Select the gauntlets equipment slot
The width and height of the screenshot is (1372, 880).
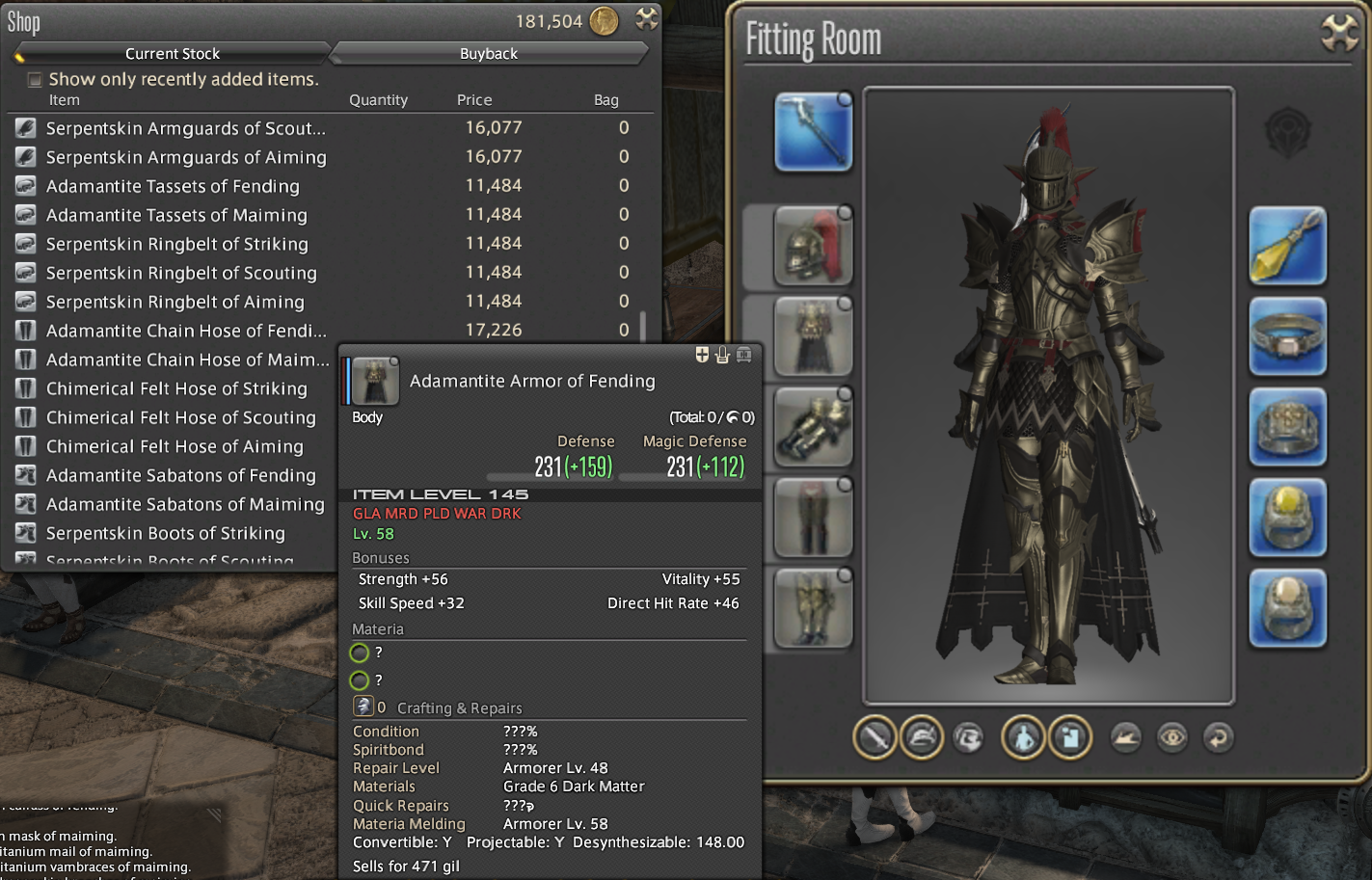pos(813,427)
